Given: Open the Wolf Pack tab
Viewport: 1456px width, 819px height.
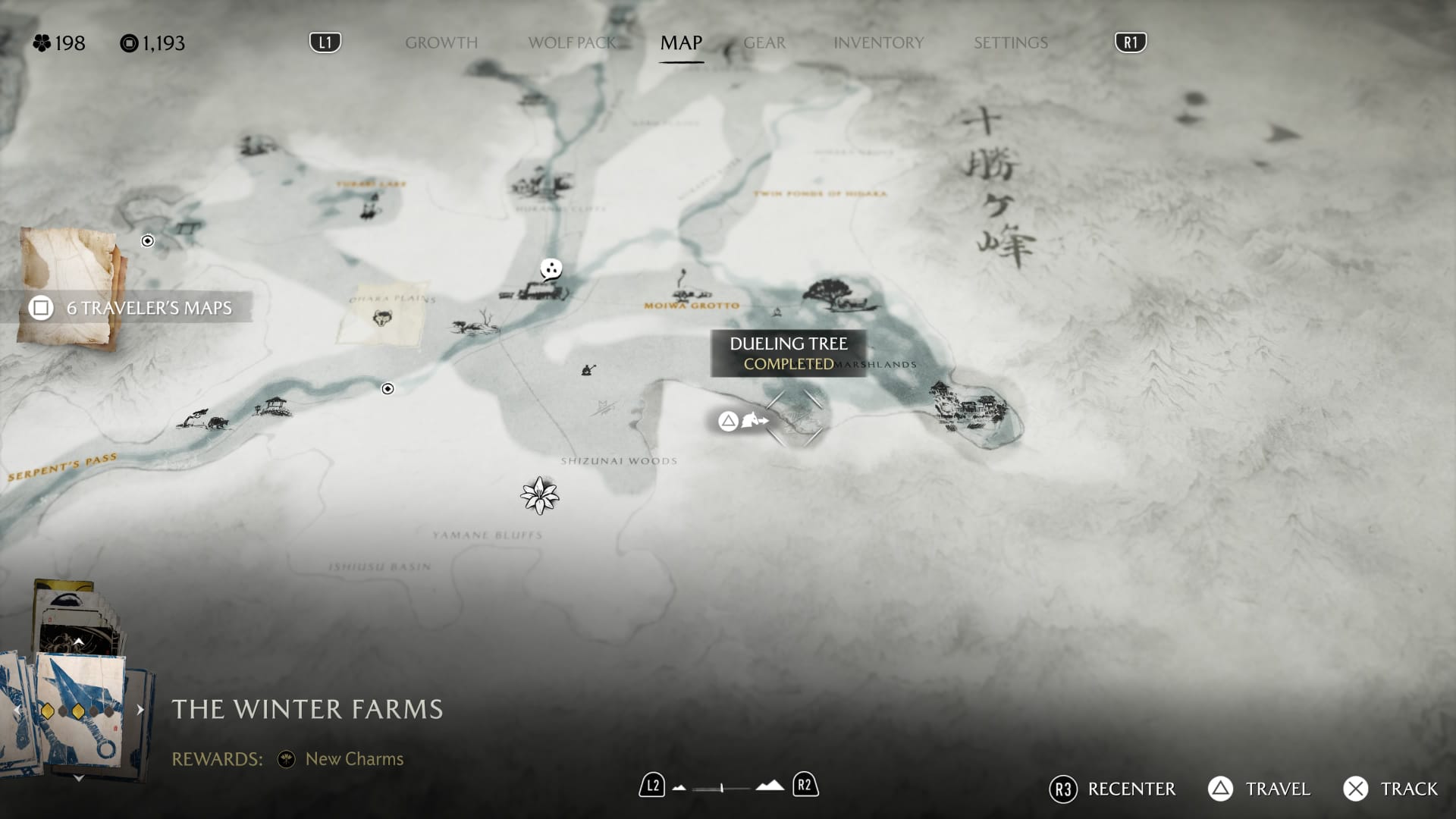Looking at the screenshot, I should (573, 42).
